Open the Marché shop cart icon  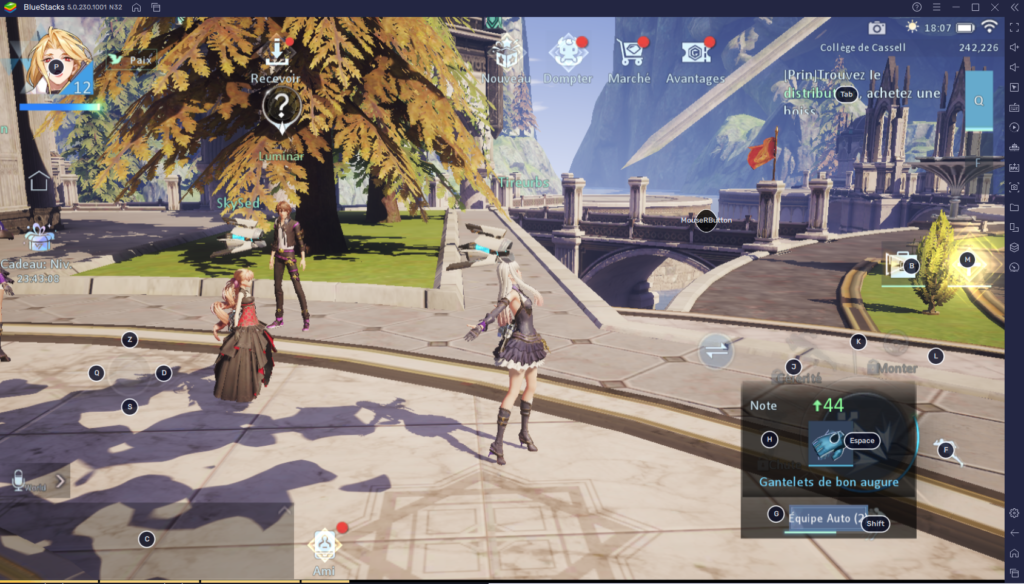click(x=630, y=52)
